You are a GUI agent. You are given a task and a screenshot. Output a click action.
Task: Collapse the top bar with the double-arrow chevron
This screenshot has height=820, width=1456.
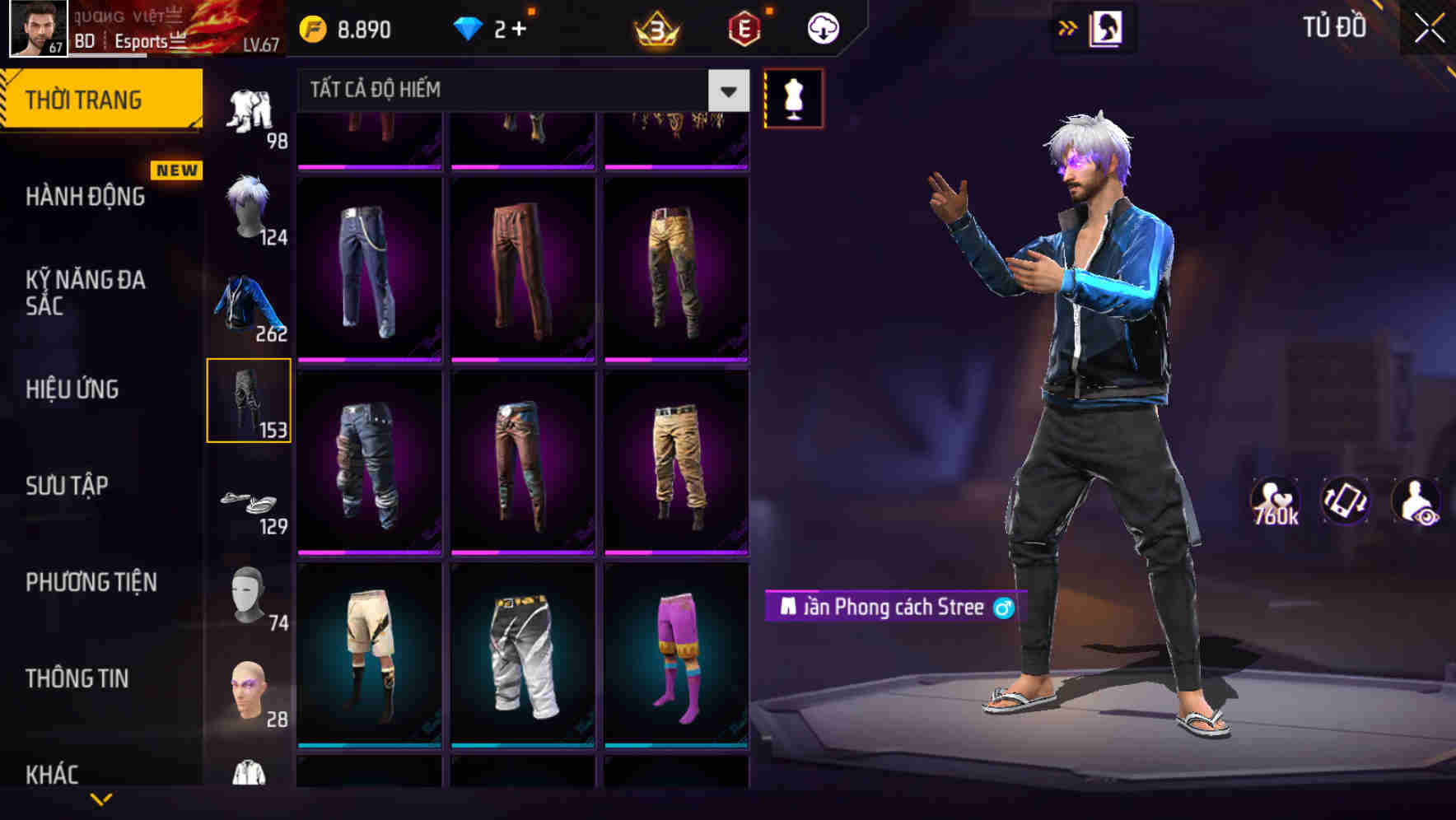point(1068,26)
